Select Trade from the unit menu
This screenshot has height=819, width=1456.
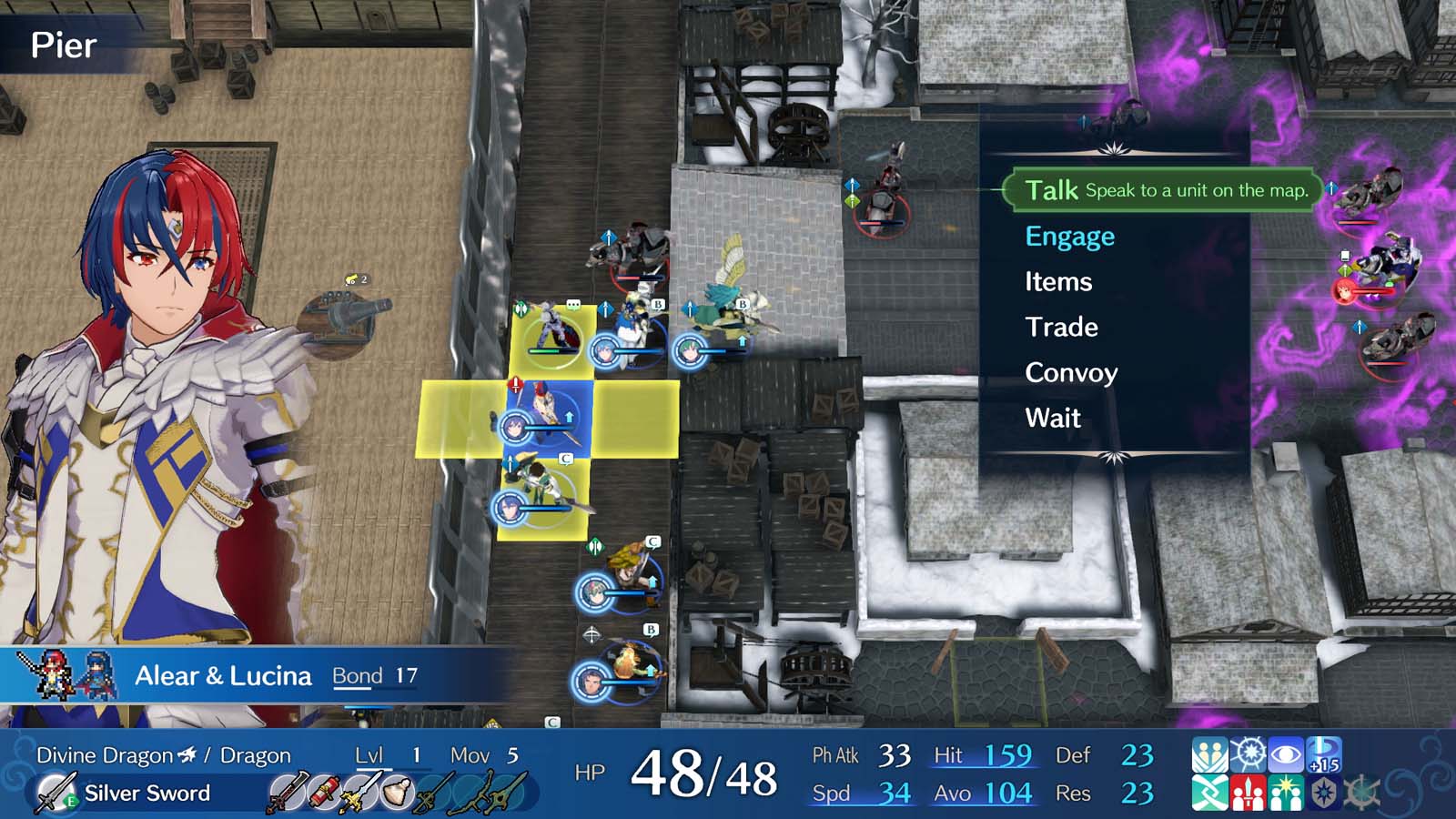[1061, 328]
